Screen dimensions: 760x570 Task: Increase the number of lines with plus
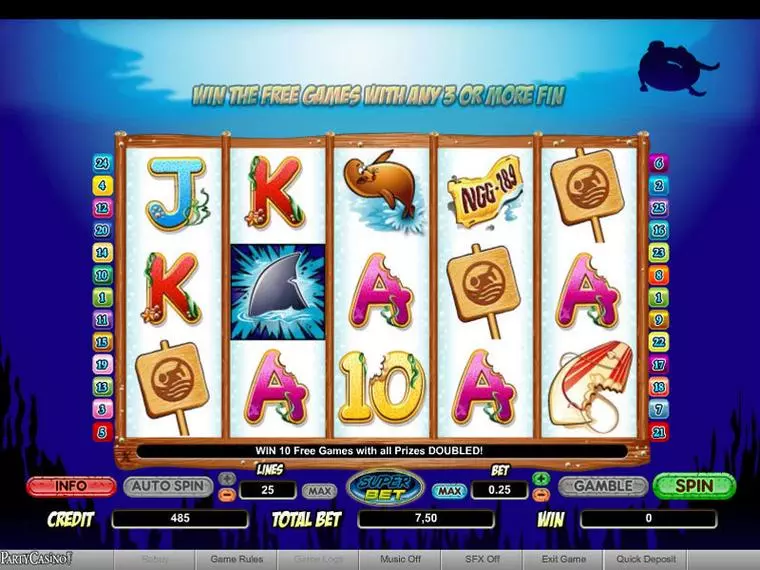[227, 478]
